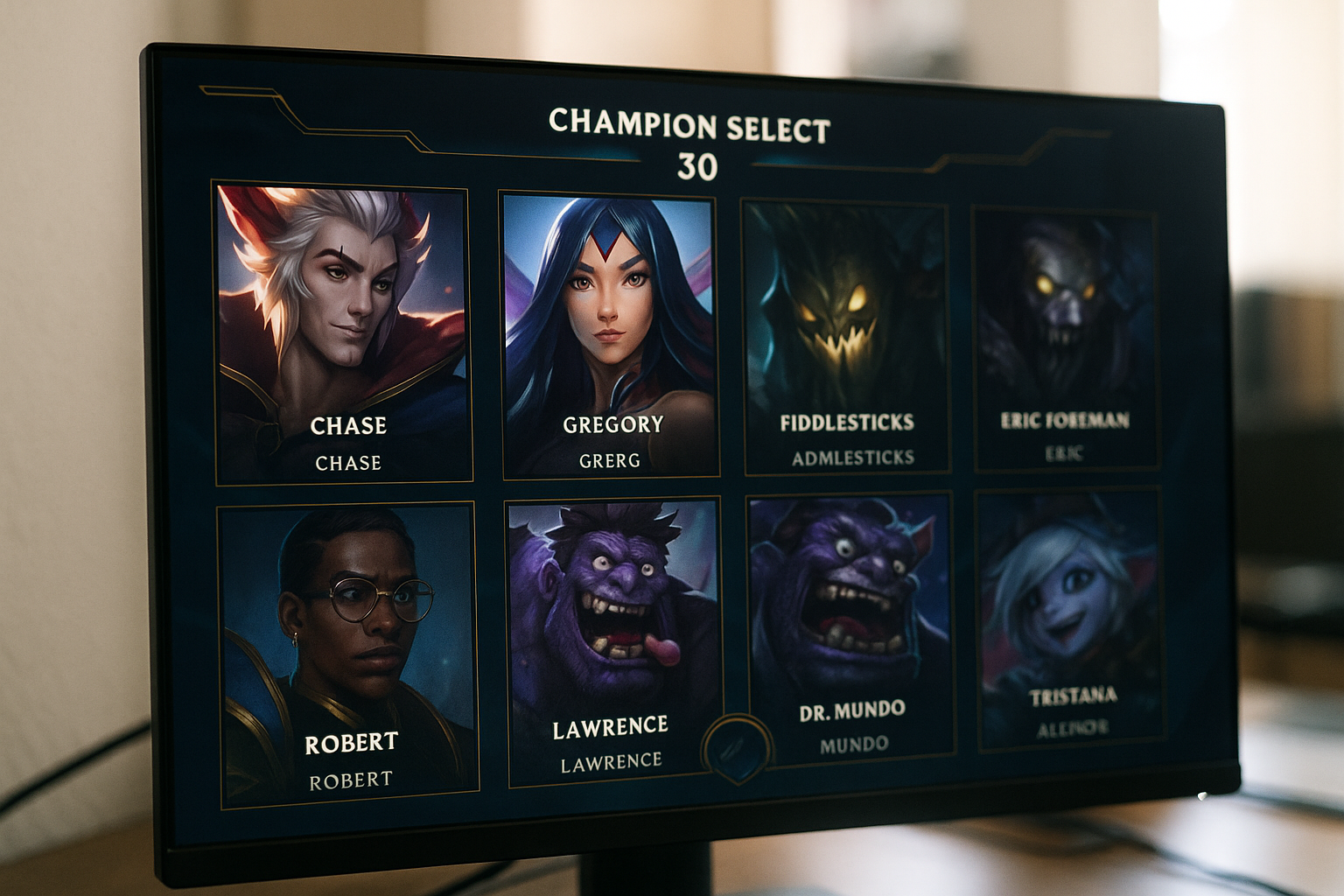Viewport: 1344px width, 896px height.
Task: Select the Eric Foreman champion card
Action: pyautogui.click(x=1065, y=339)
